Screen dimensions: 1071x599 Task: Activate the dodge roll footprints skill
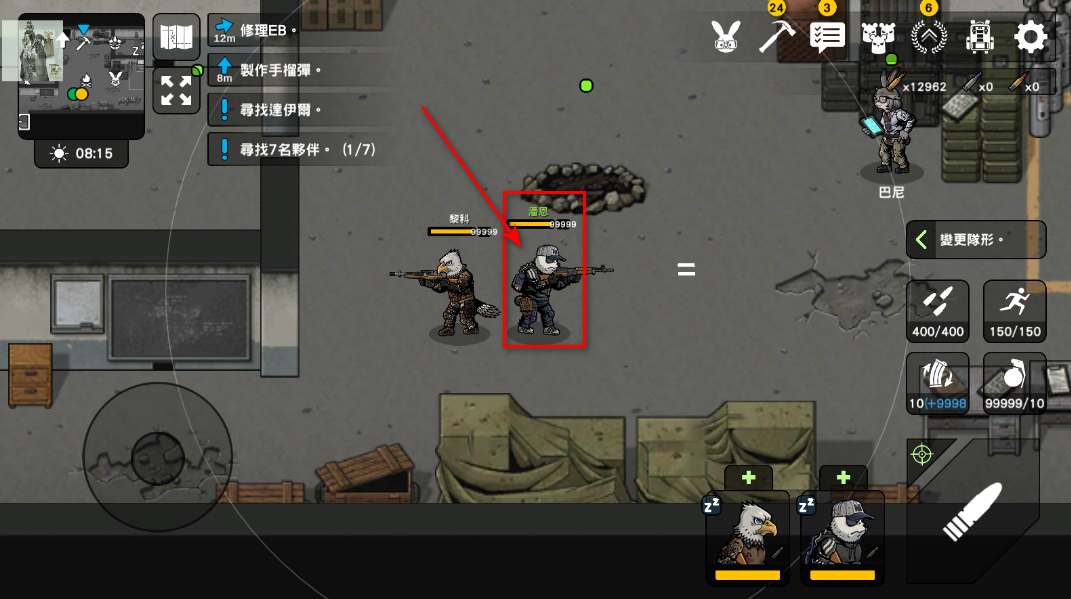[937, 311]
